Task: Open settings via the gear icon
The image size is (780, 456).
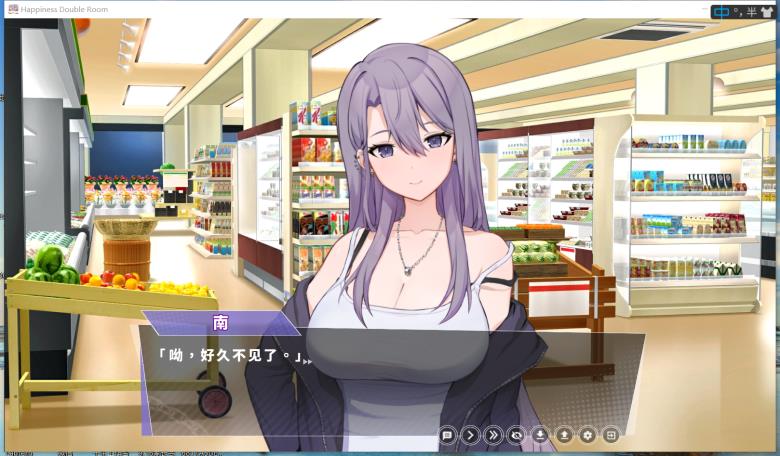Action: tap(587, 435)
